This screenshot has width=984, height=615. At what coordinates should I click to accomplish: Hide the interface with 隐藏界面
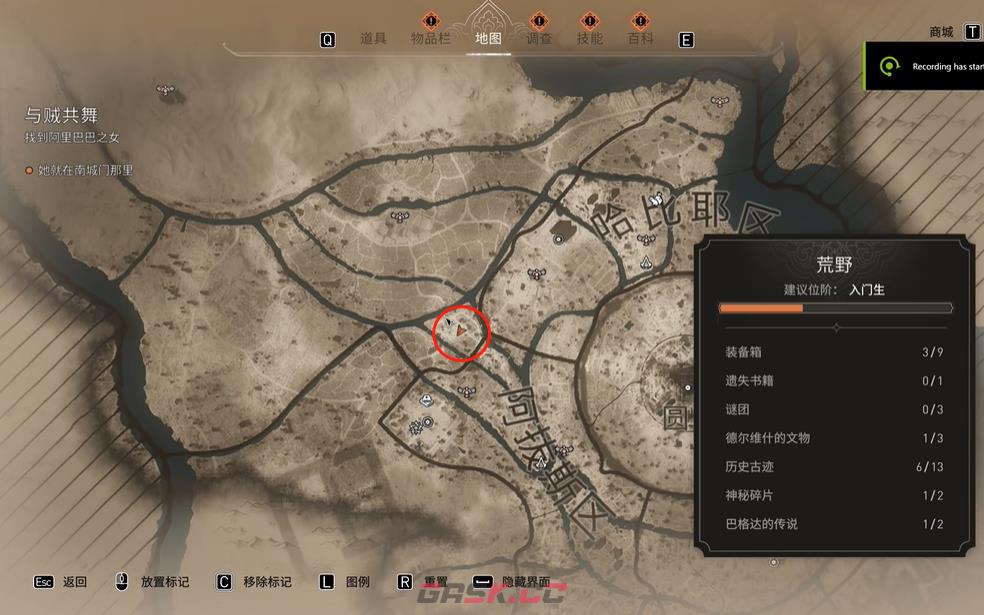point(525,582)
